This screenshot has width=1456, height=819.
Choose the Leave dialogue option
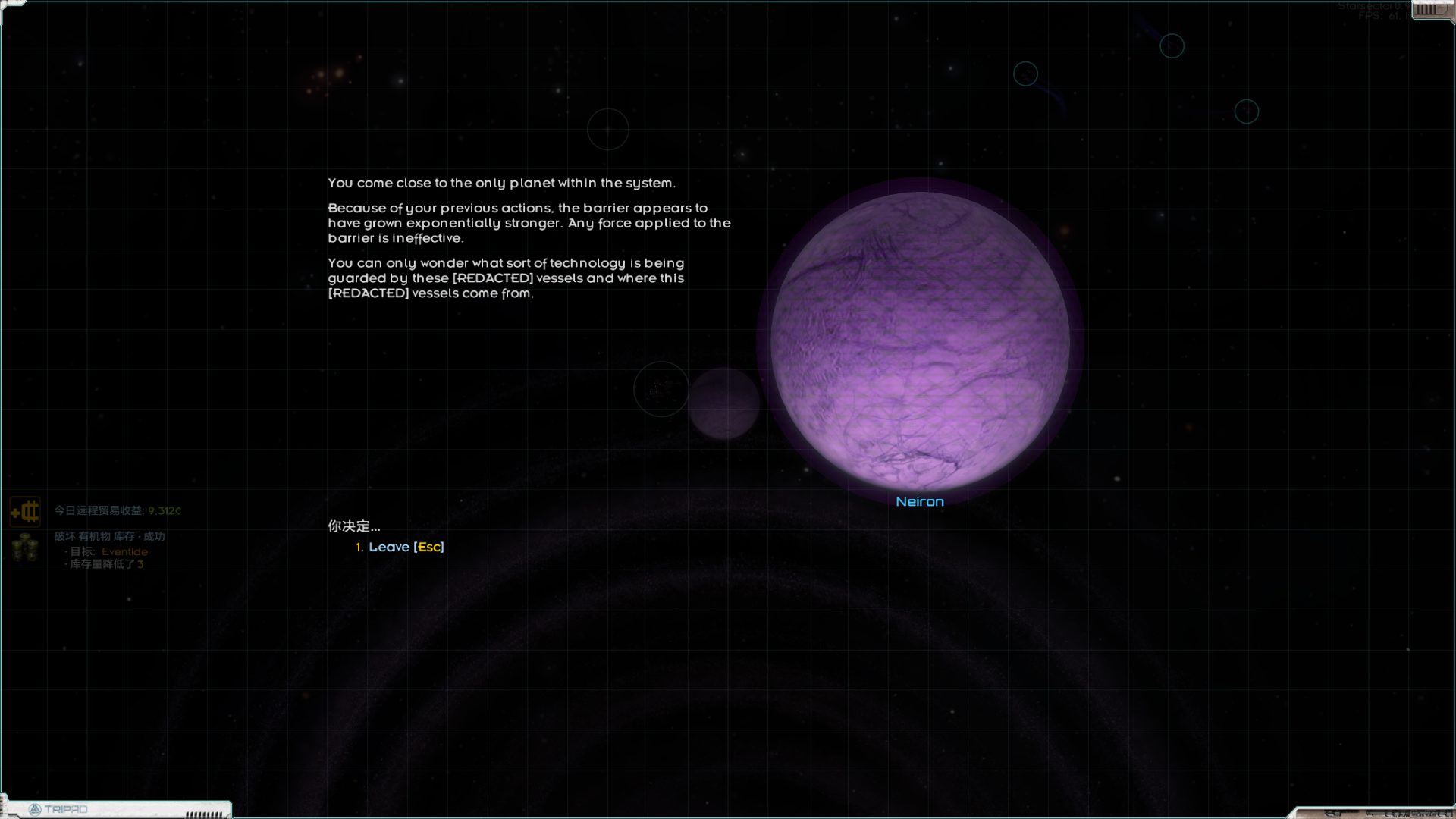pos(400,547)
